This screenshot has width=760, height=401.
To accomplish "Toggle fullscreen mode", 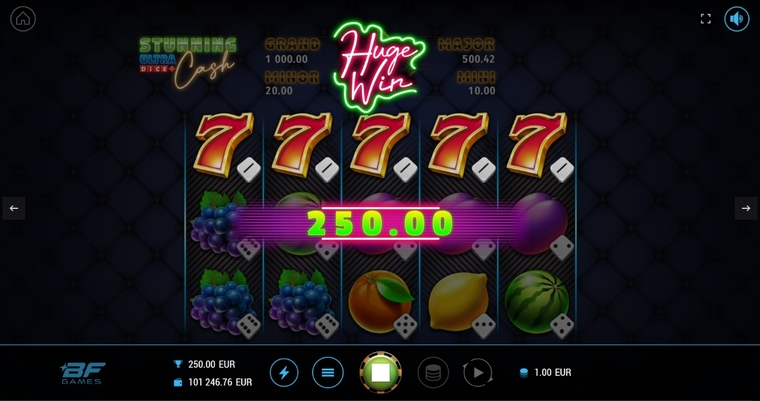I will click(705, 19).
